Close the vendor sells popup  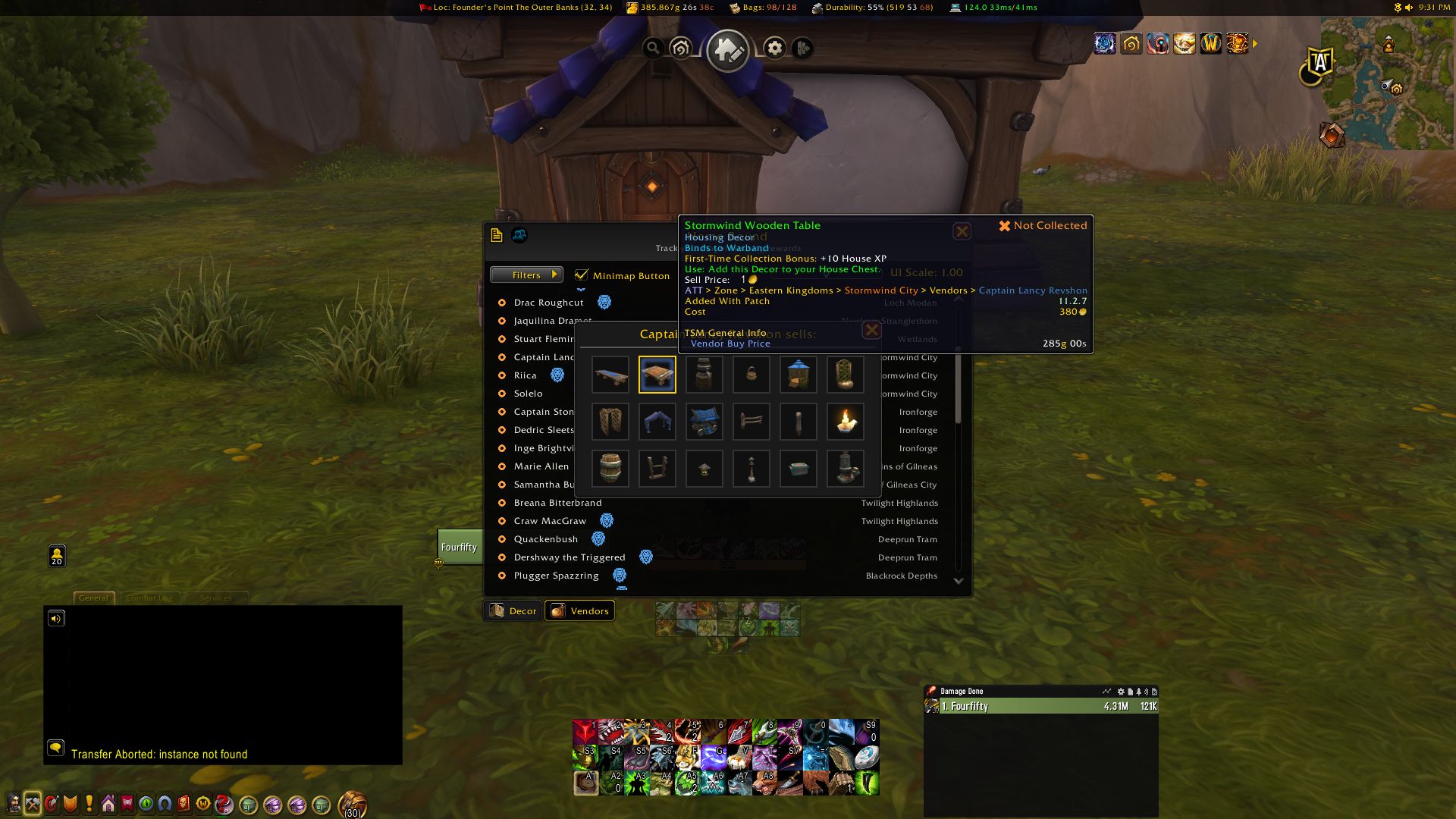tap(872, 330)
